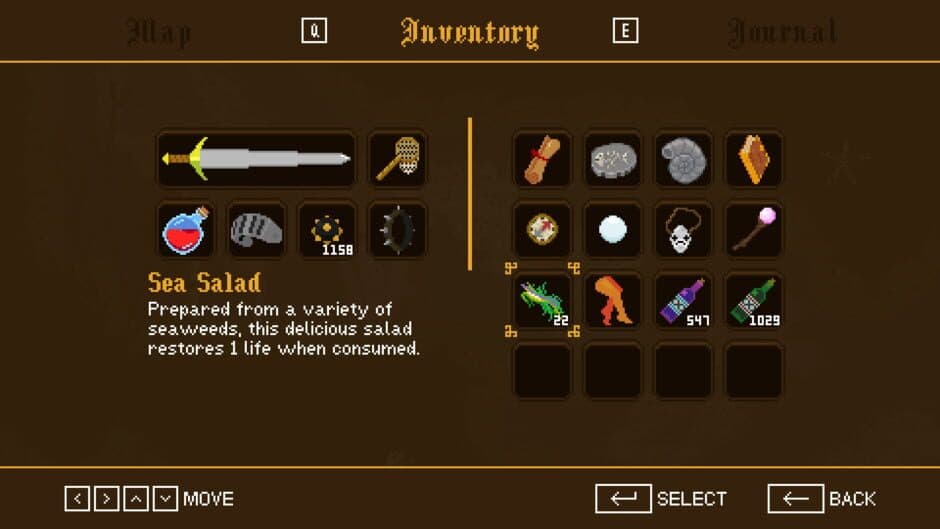
Task: Pick the grey gauntlet slot
Action: coord(257,230)
